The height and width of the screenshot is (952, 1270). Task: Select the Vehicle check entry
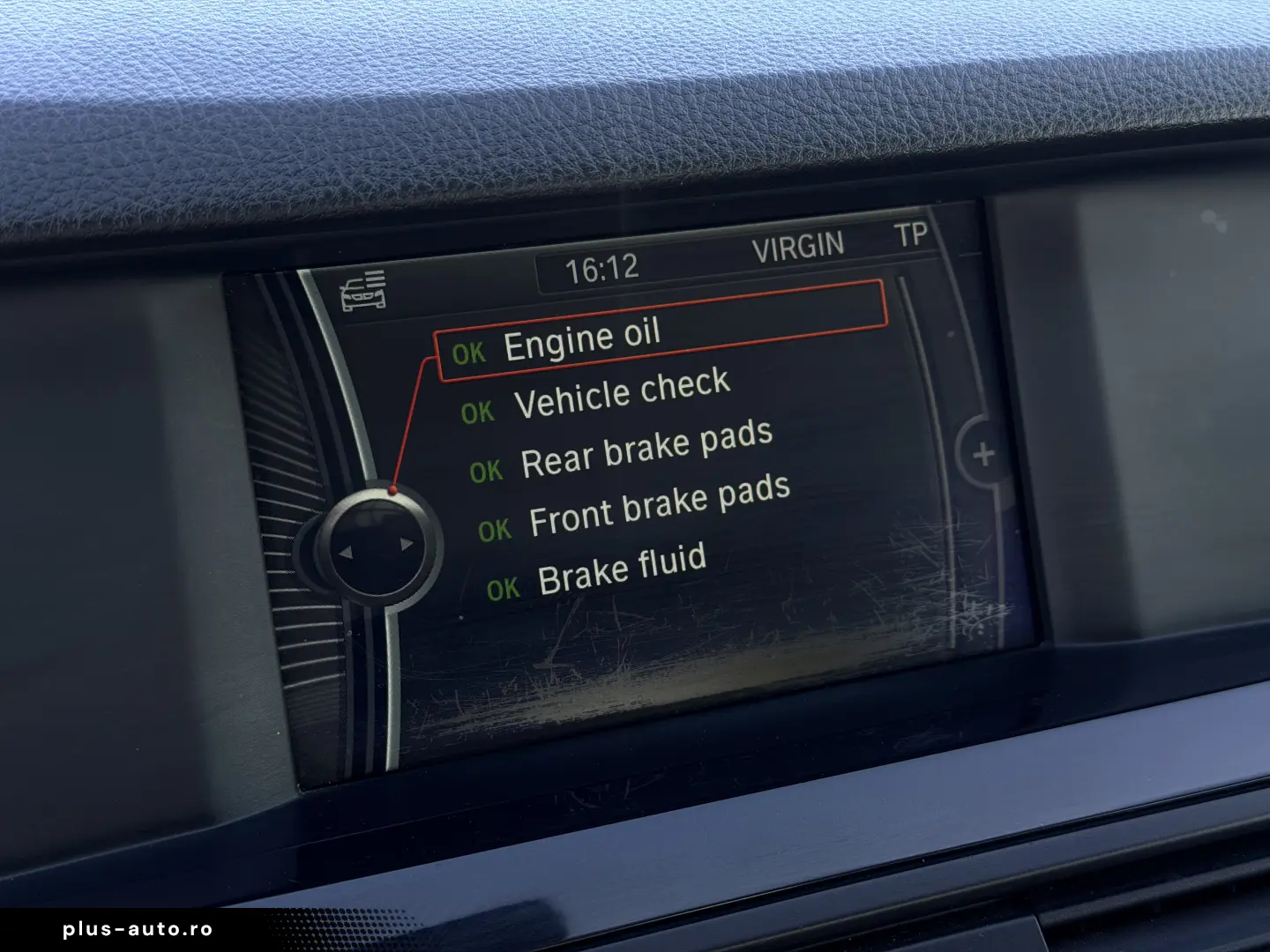(x=624, y=394)
